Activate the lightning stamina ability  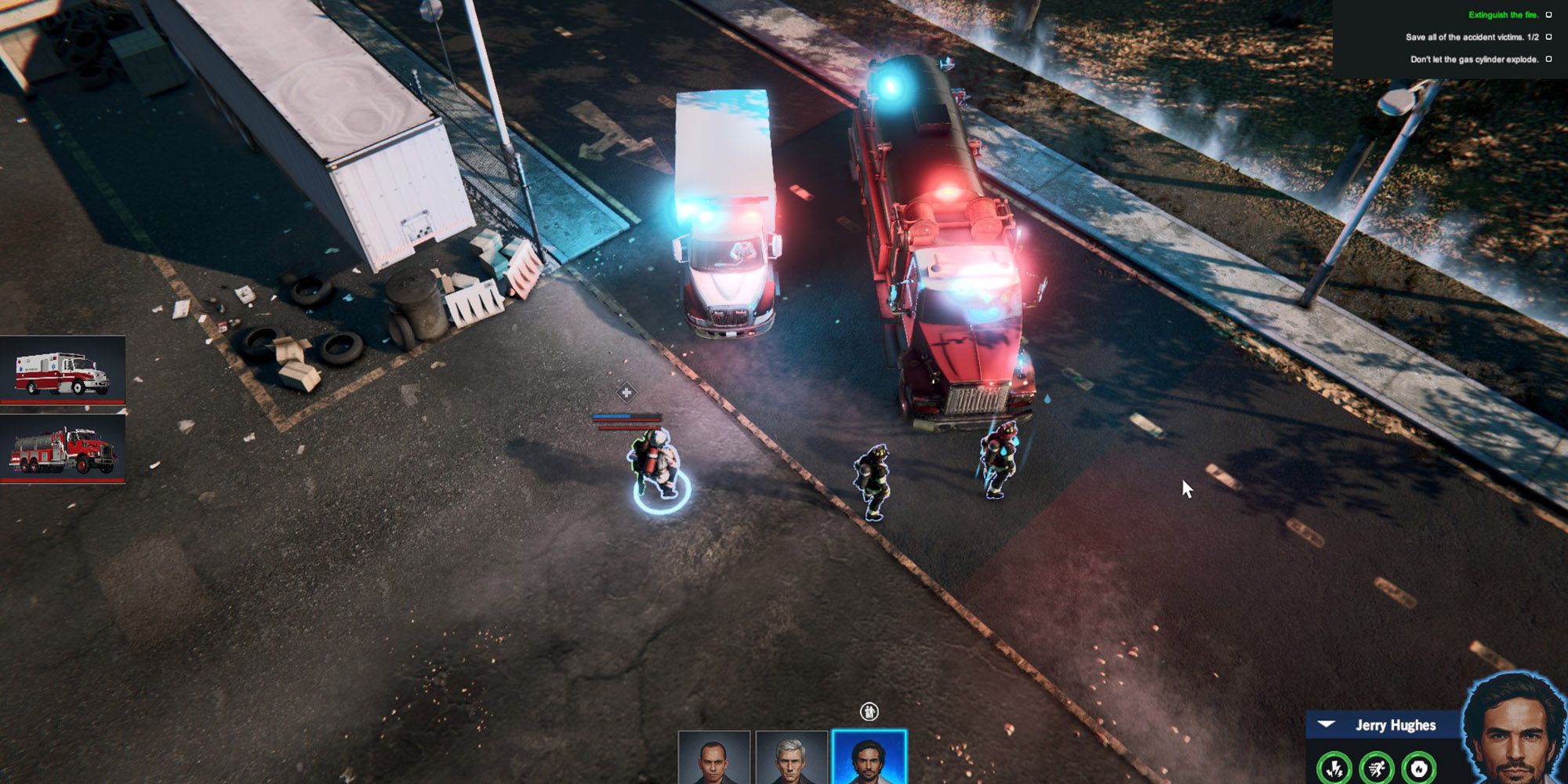tap(1335, 768)
